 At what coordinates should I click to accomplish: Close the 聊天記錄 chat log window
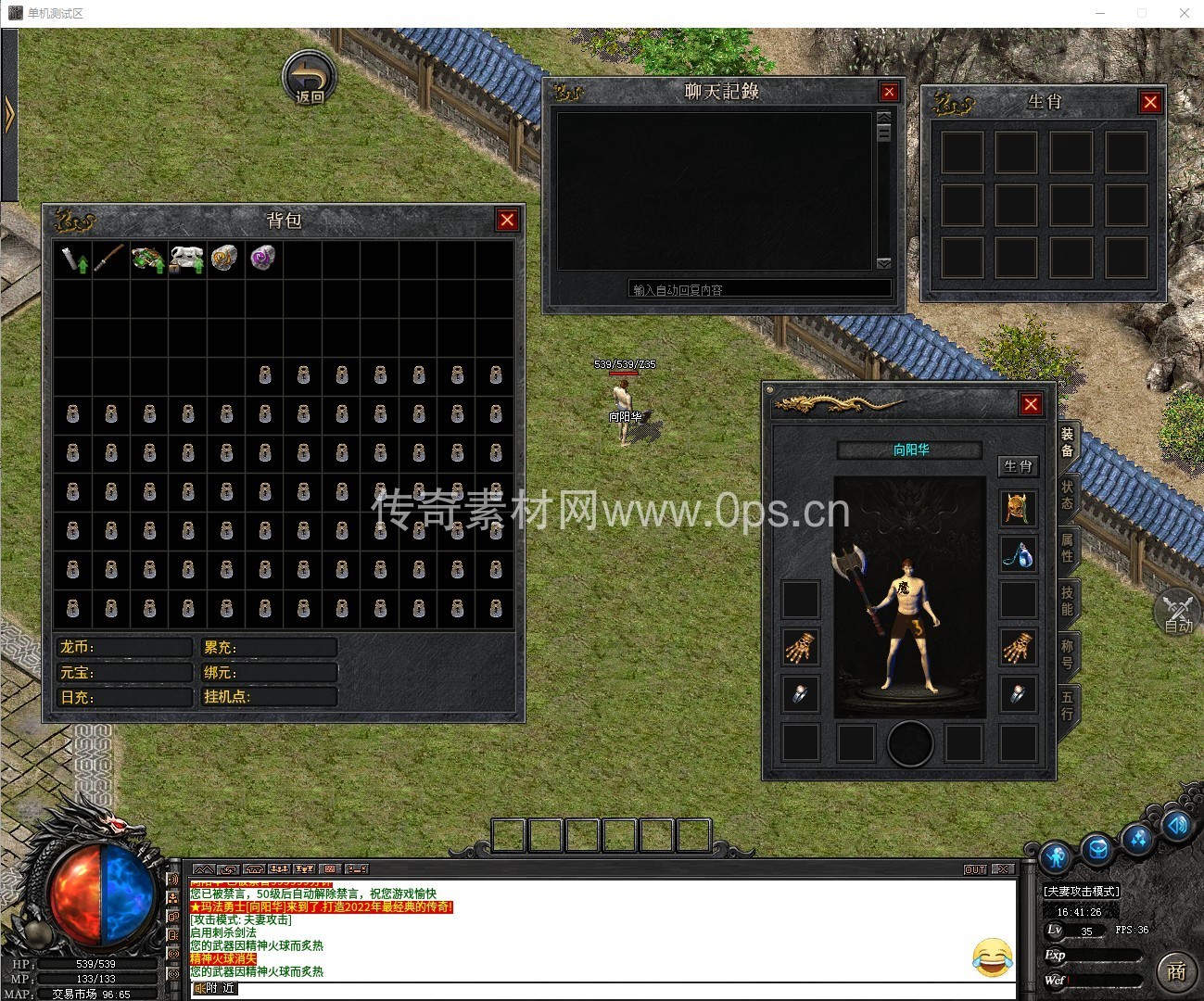889,92
